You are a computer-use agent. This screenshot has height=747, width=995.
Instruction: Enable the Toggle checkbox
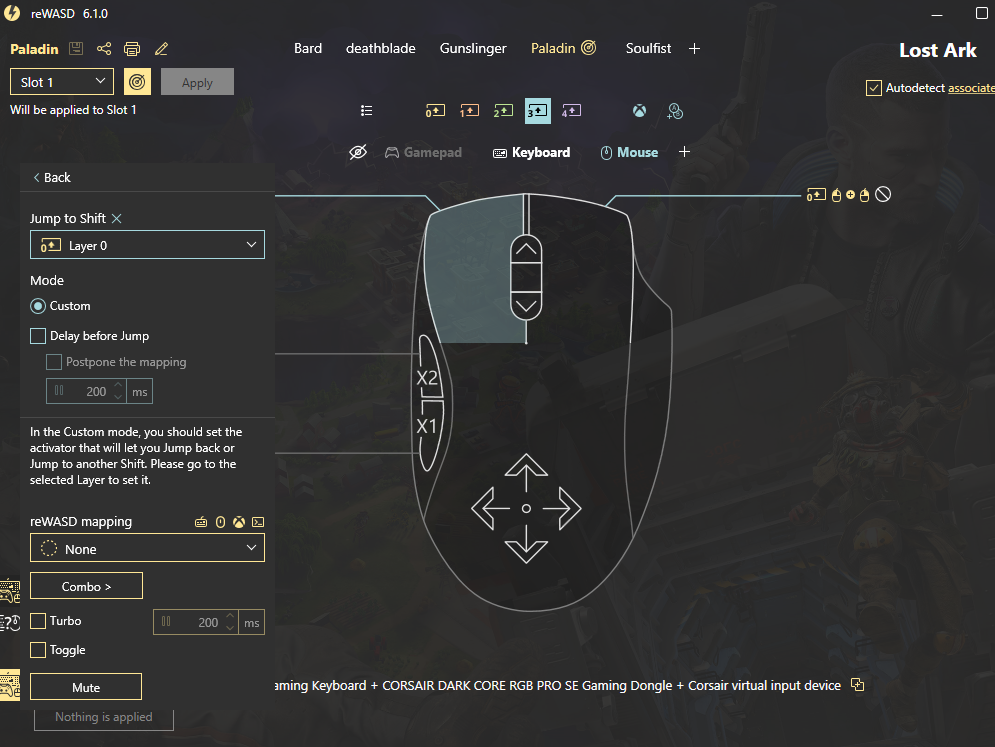point(39,650)
